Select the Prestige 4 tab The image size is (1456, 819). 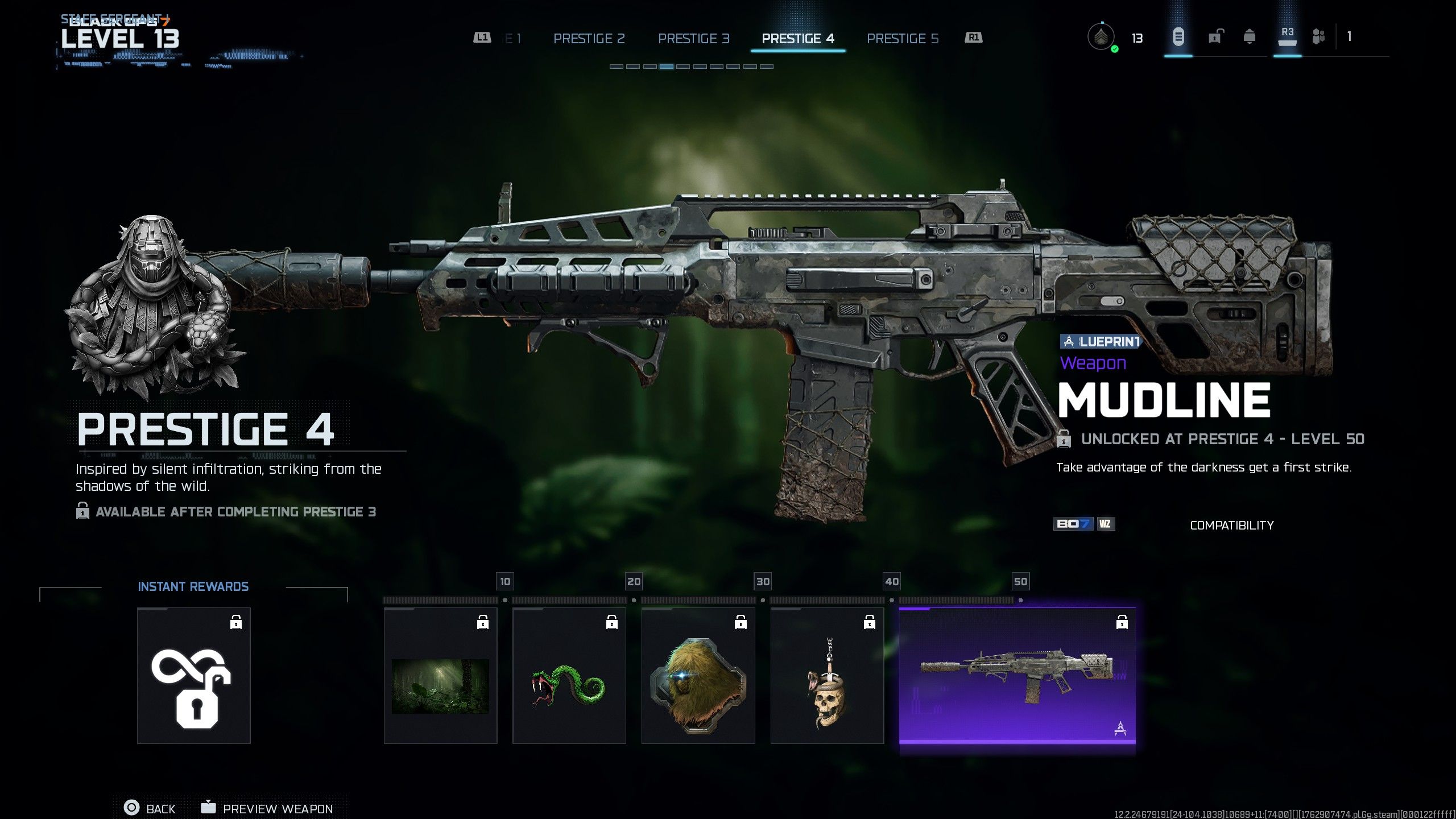797,39
